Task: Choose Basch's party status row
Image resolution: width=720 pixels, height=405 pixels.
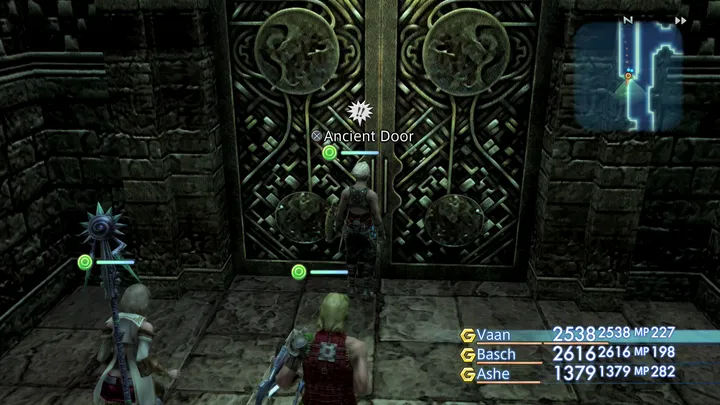Action: coord(498,354)
